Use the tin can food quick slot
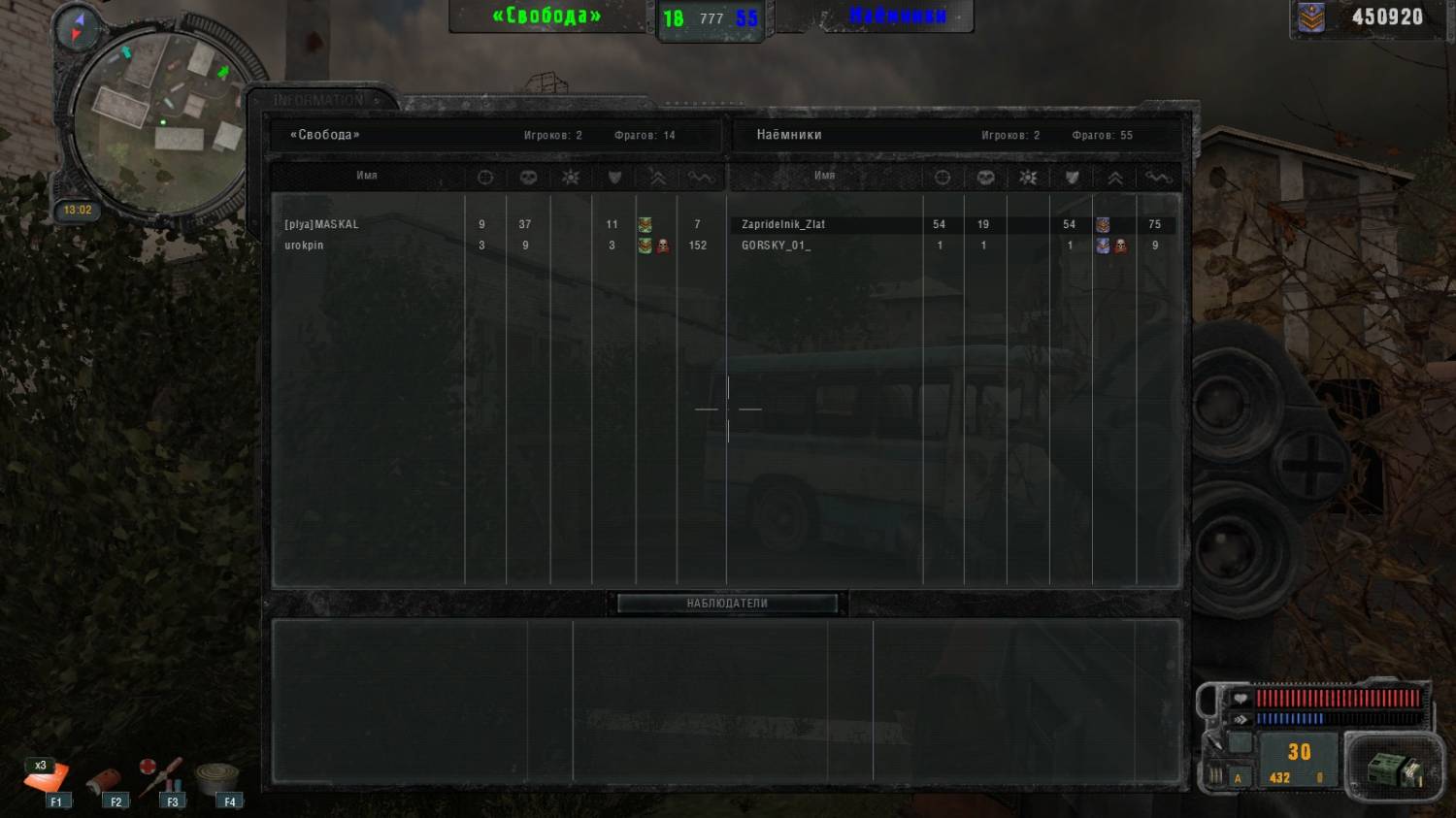 (218, 779)
